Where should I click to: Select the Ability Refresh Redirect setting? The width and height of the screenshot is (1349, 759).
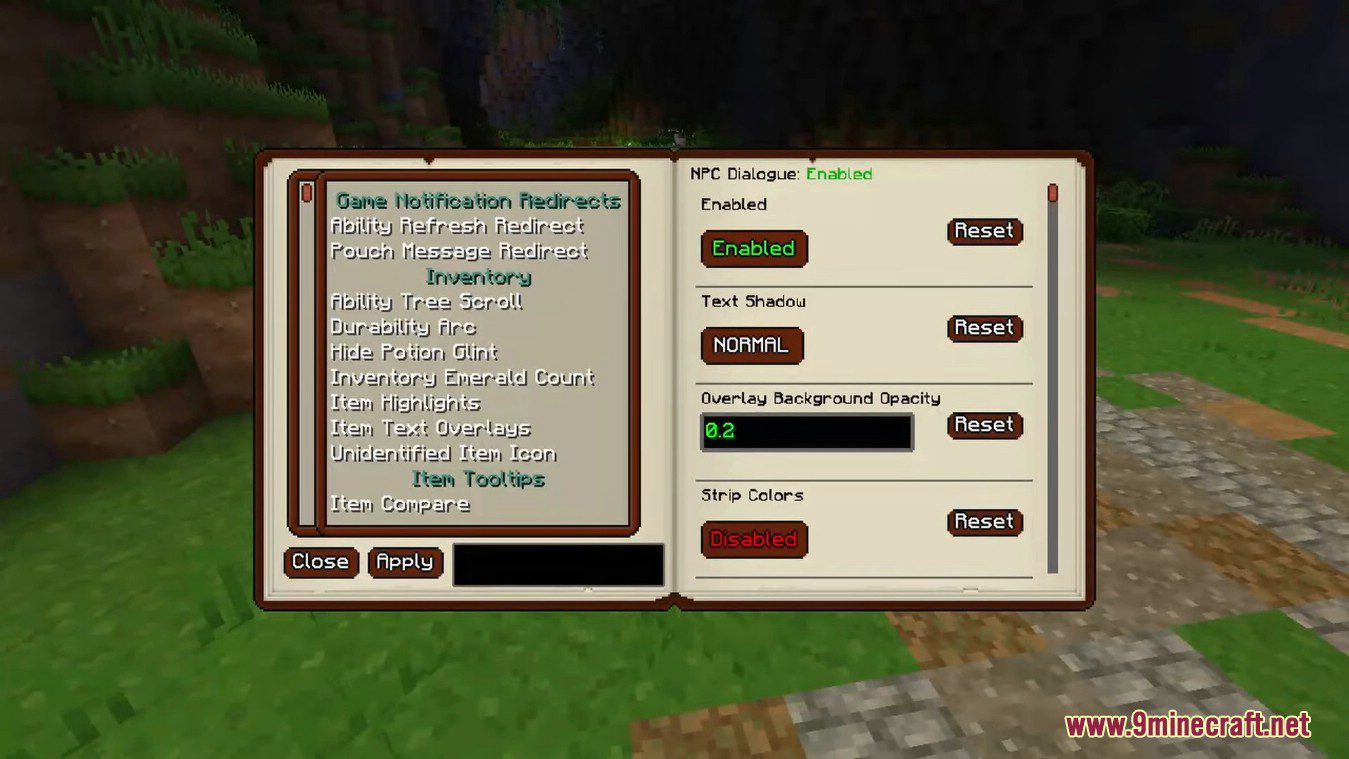tap(456, 226)
